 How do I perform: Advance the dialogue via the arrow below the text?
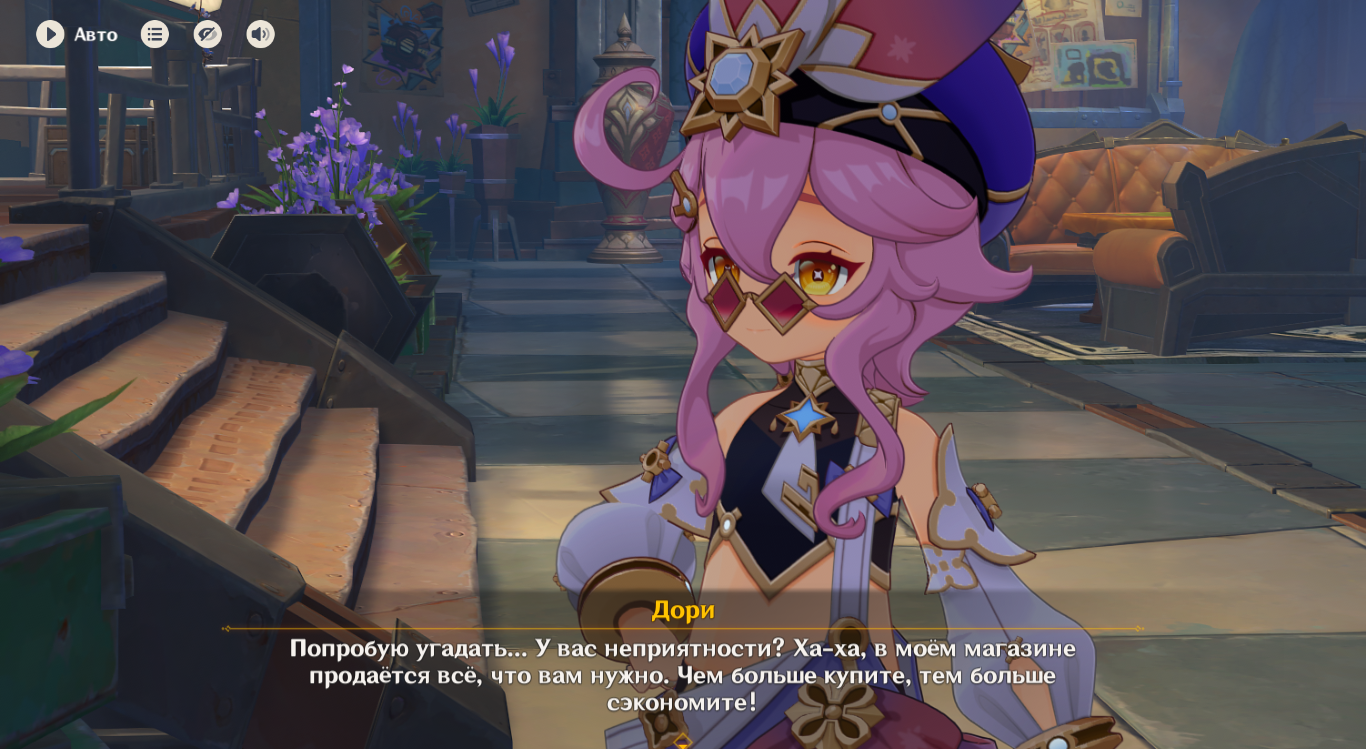(682, 740)
